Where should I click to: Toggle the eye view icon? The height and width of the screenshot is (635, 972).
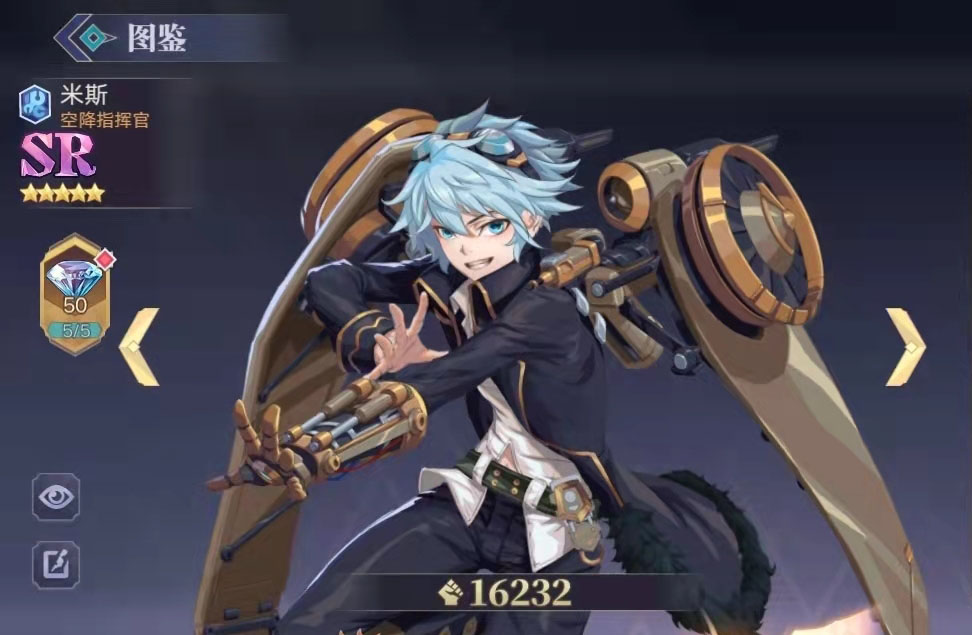[56, 497]
